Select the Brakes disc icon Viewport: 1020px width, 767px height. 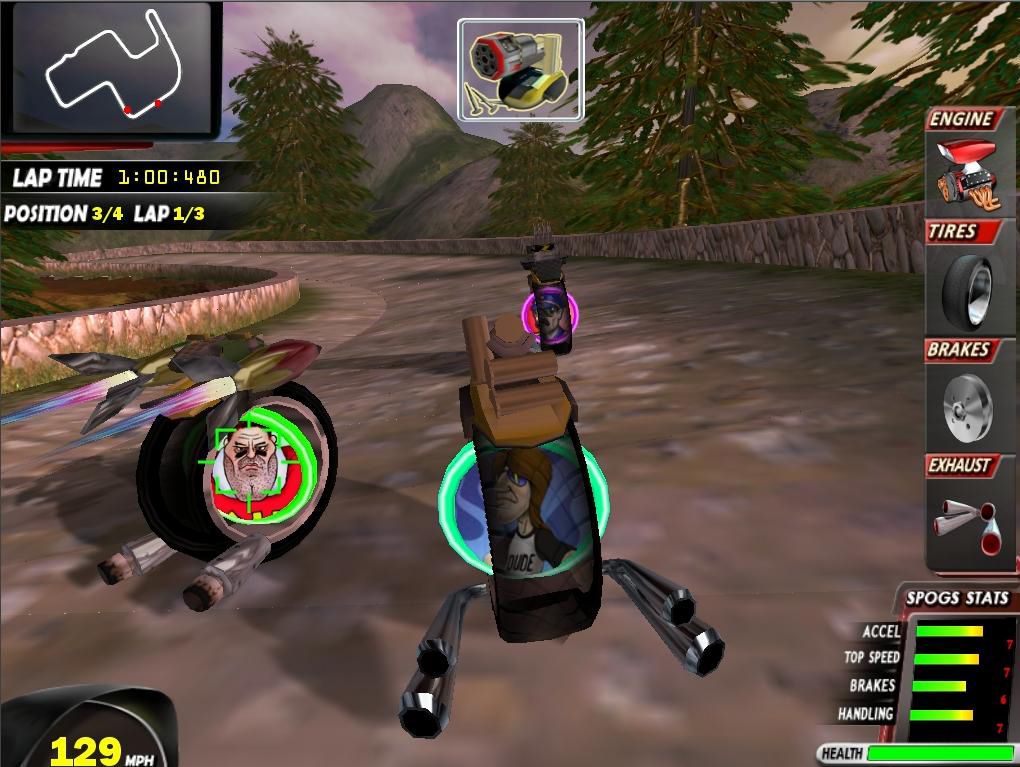point(968,403)
